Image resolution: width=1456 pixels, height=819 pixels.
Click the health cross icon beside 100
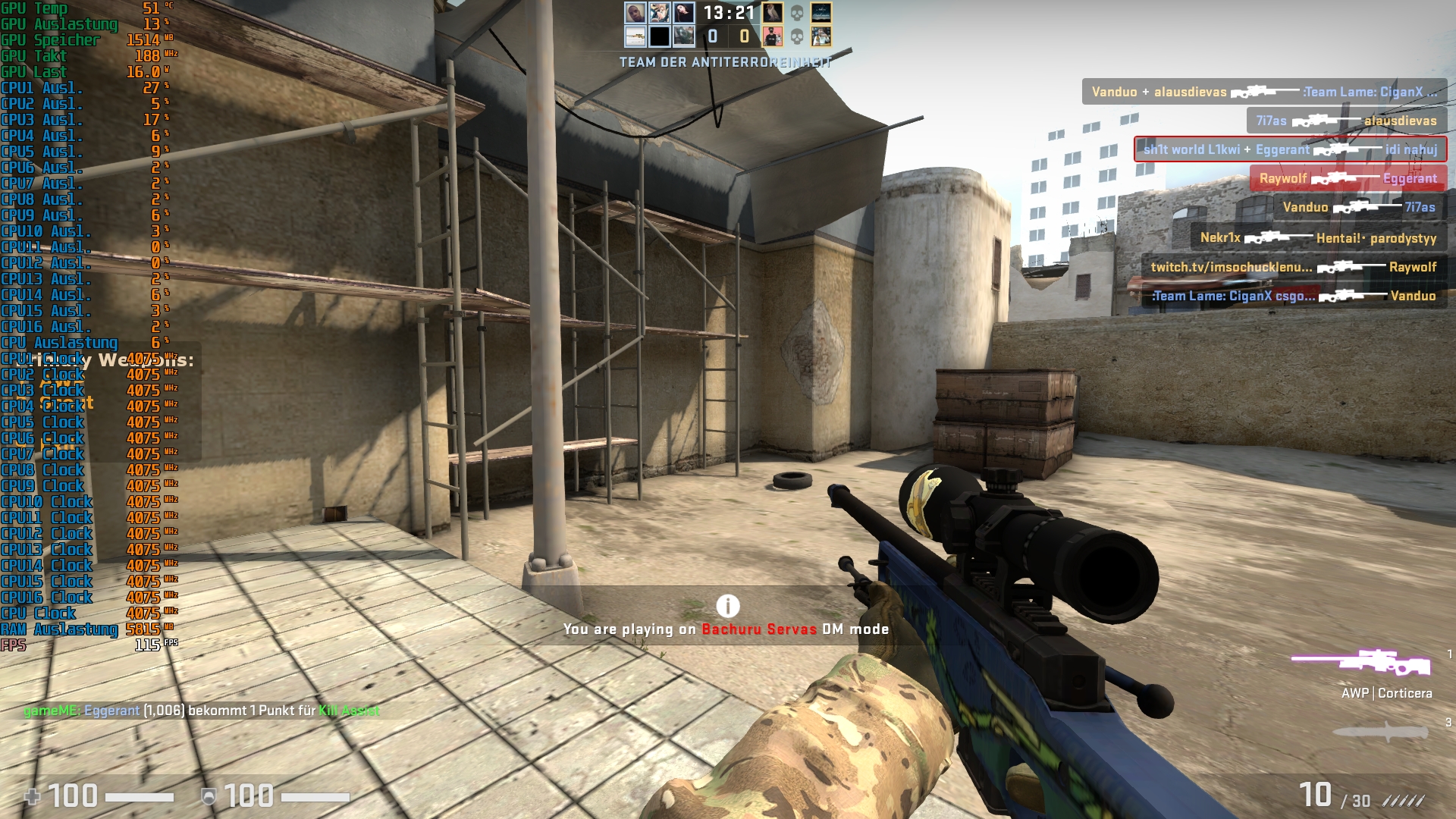coord(32,796)
